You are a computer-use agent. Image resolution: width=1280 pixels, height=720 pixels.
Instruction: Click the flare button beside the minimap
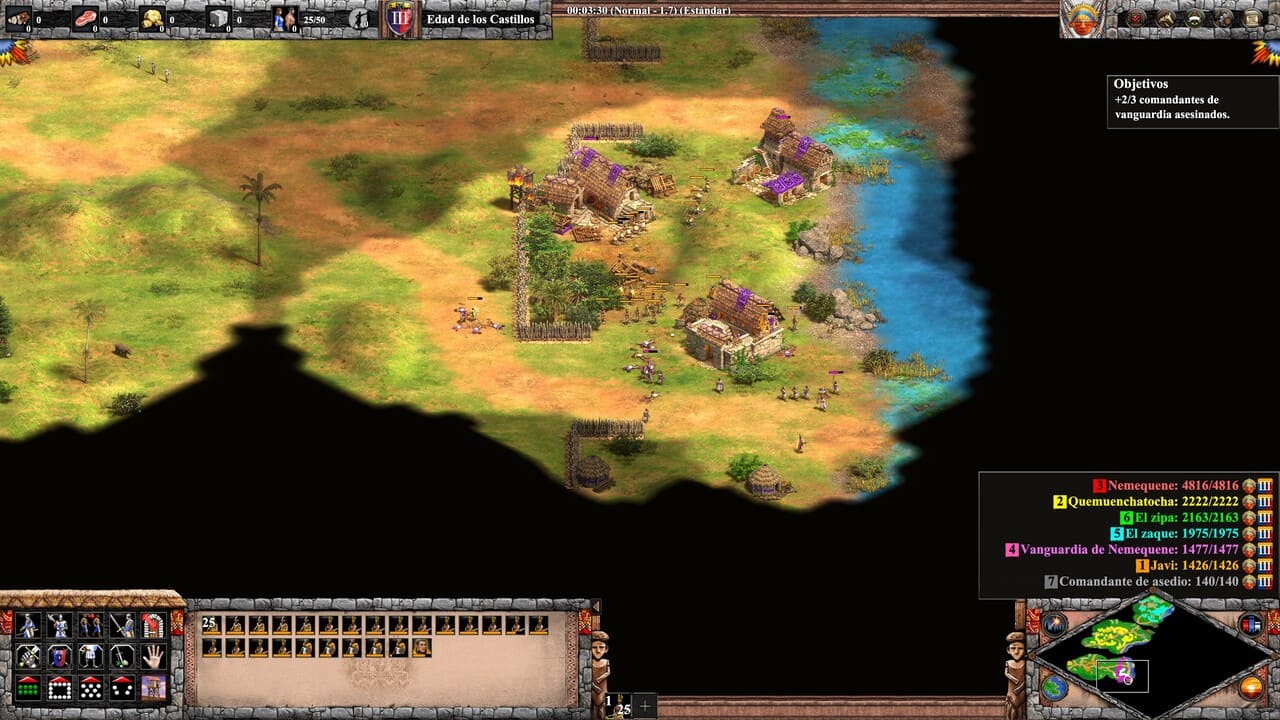tap(1053, 624)
